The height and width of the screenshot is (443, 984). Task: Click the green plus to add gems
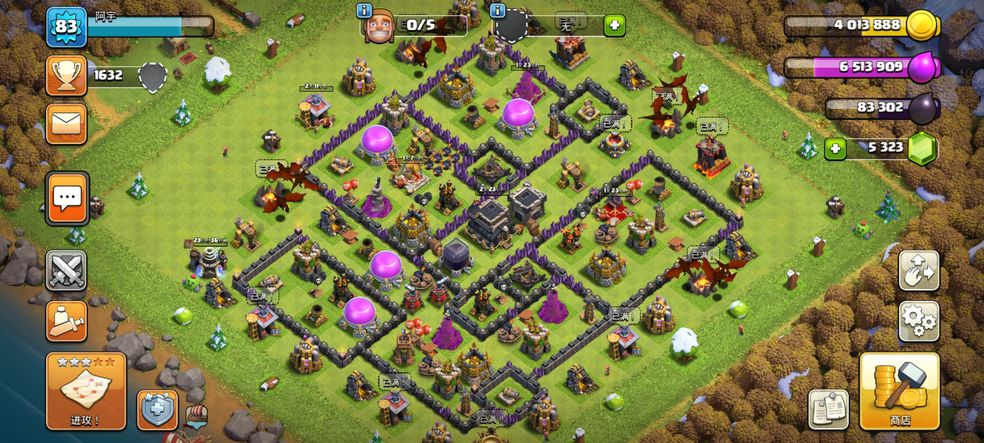pos(835,148)
